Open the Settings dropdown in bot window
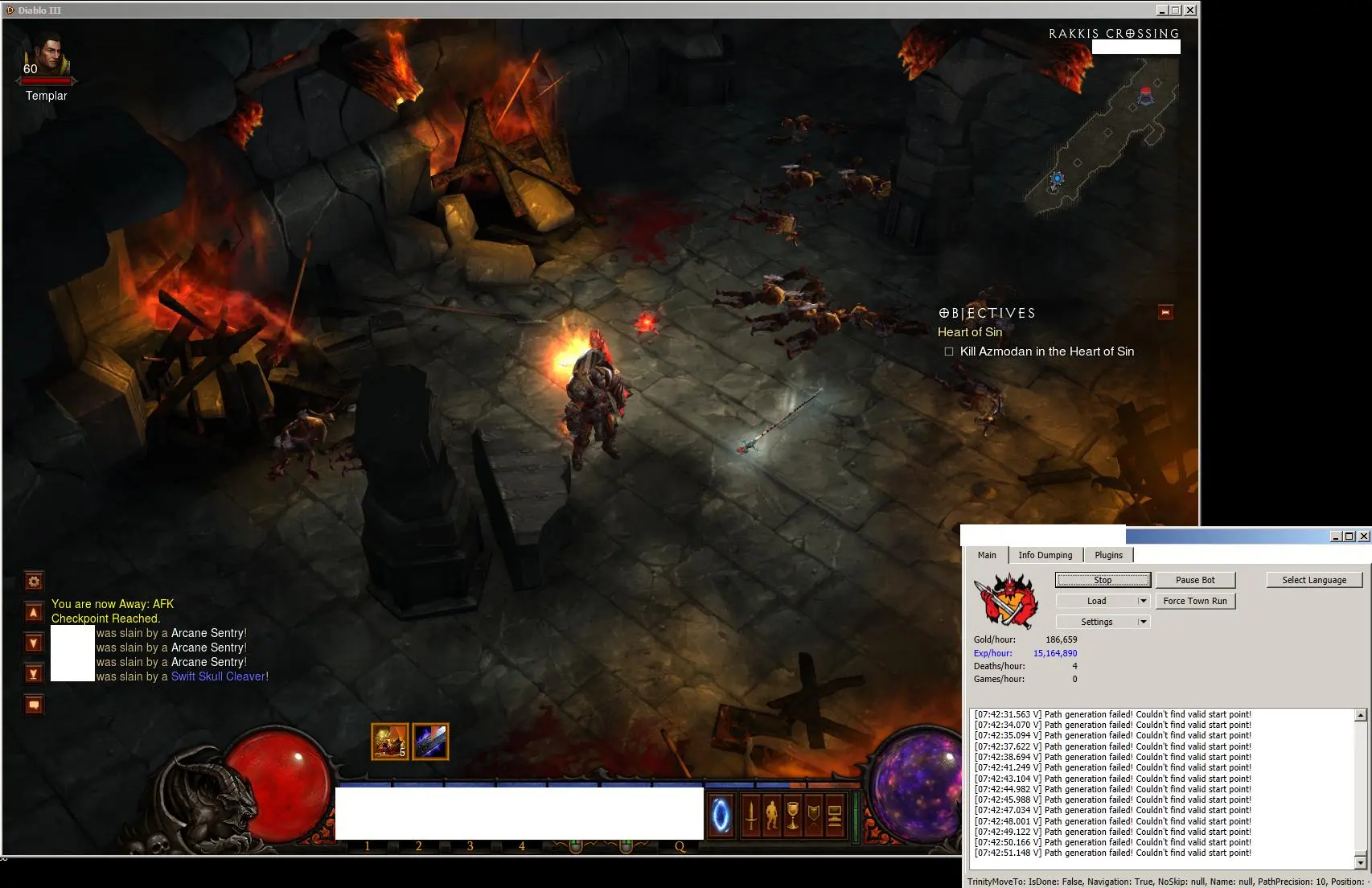The width and height of the screenshot is (1372, 888). (1102, 622)
